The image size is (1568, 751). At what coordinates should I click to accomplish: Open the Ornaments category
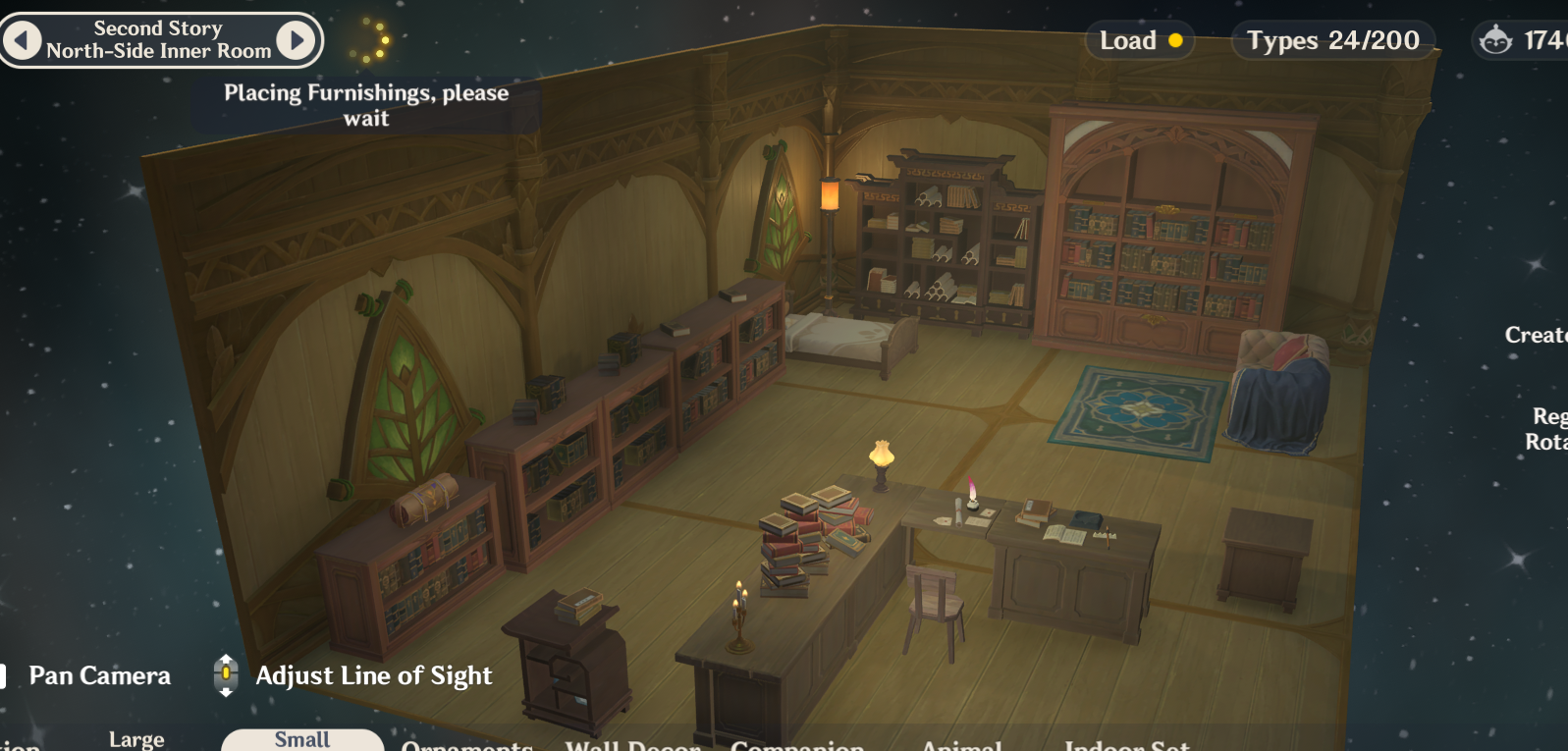tap(468, 745)
